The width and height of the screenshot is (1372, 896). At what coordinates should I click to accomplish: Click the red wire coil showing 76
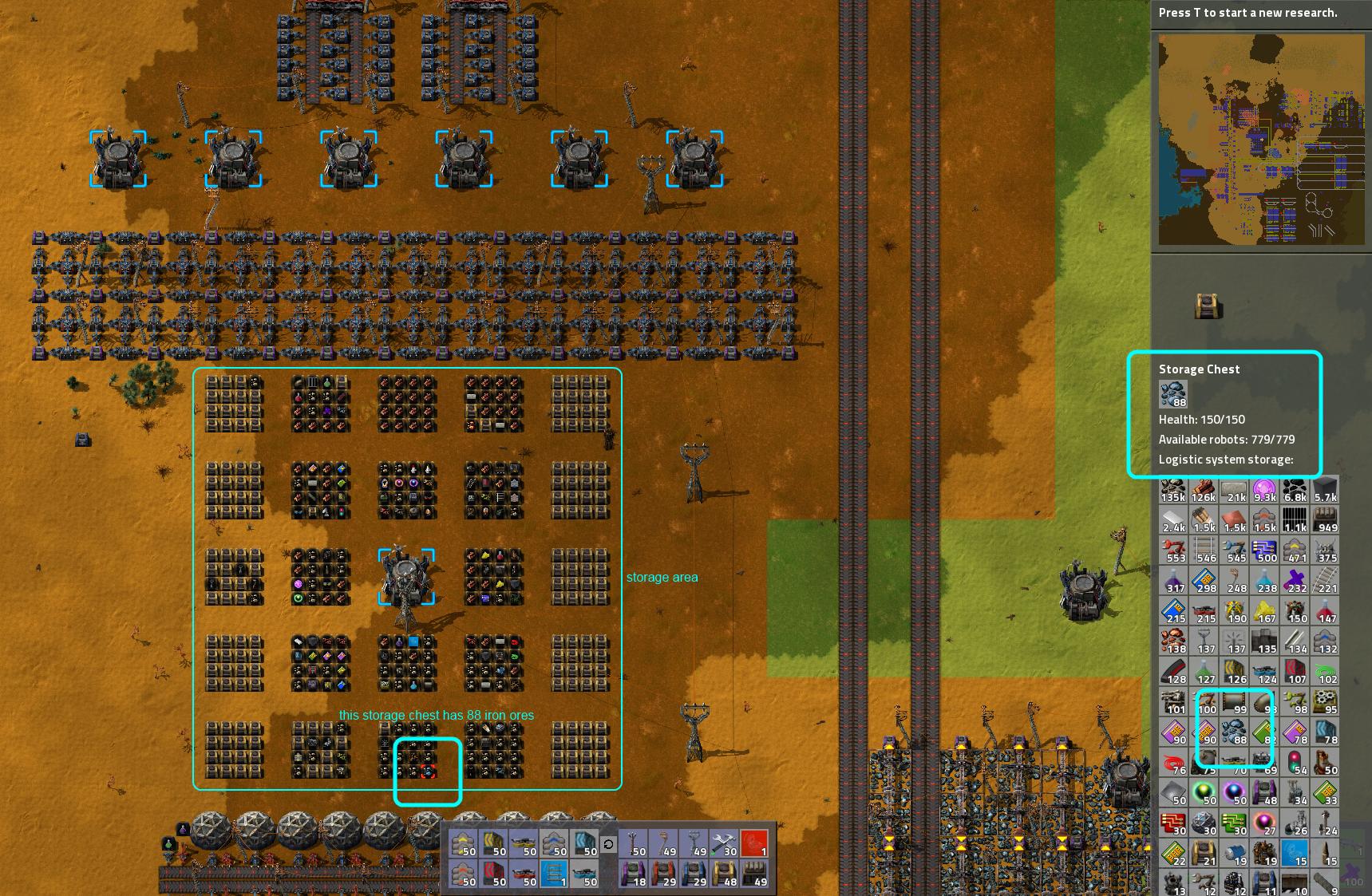point(1173,762)
